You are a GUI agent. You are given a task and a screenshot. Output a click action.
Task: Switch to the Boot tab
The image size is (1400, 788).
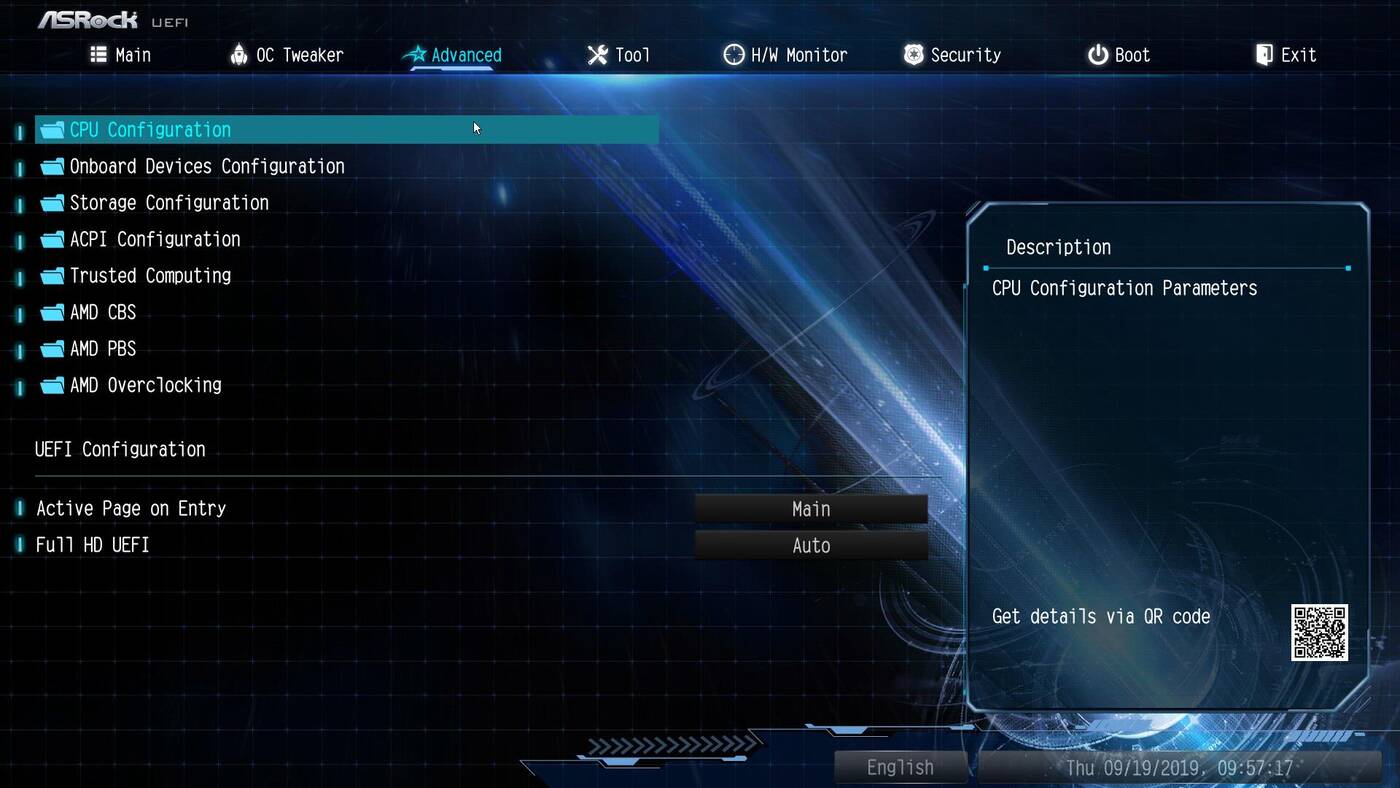(1119, 55)
